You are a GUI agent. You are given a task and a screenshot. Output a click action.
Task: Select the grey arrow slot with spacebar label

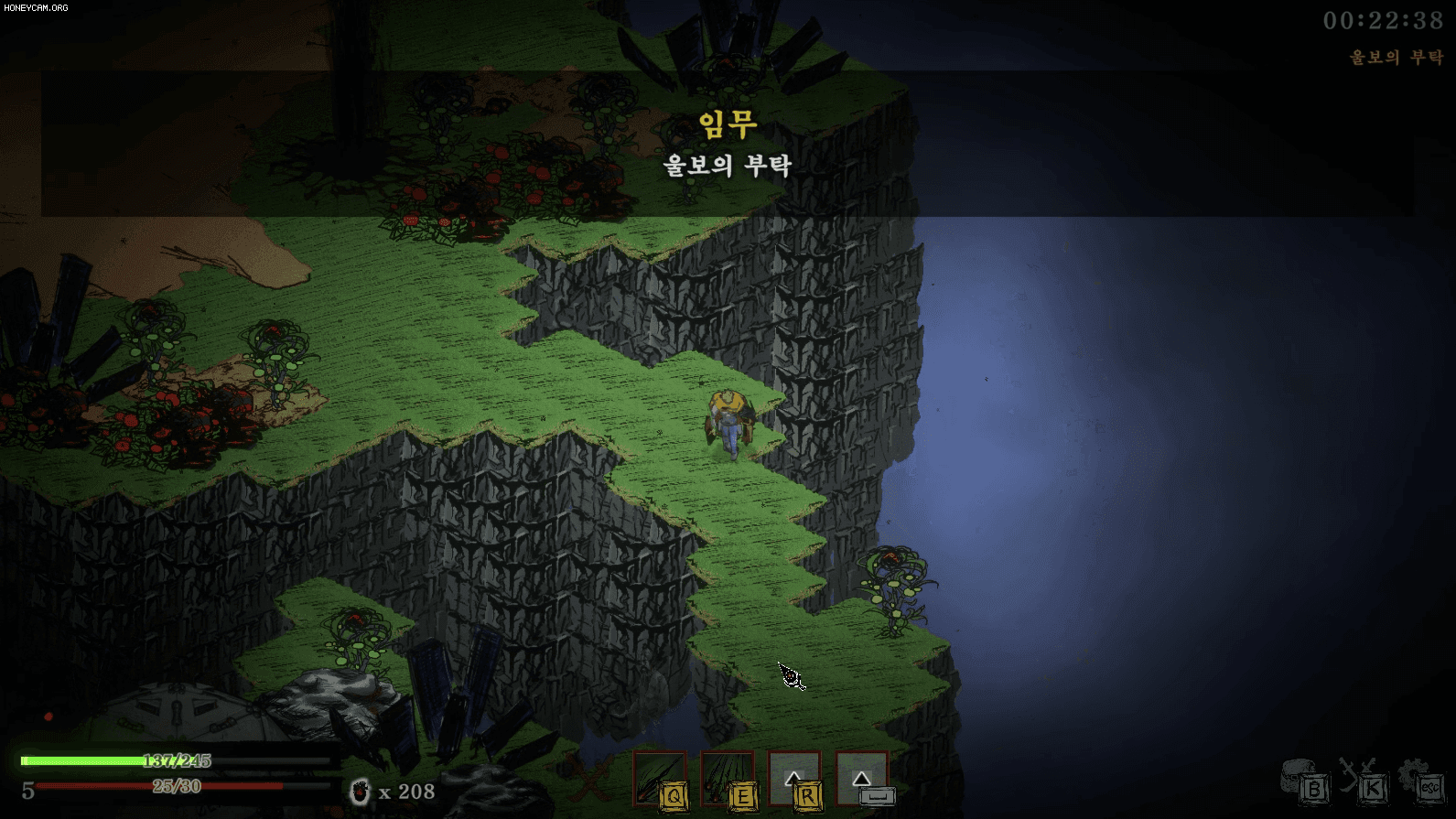pyautogui.click(x=862, y=779)
